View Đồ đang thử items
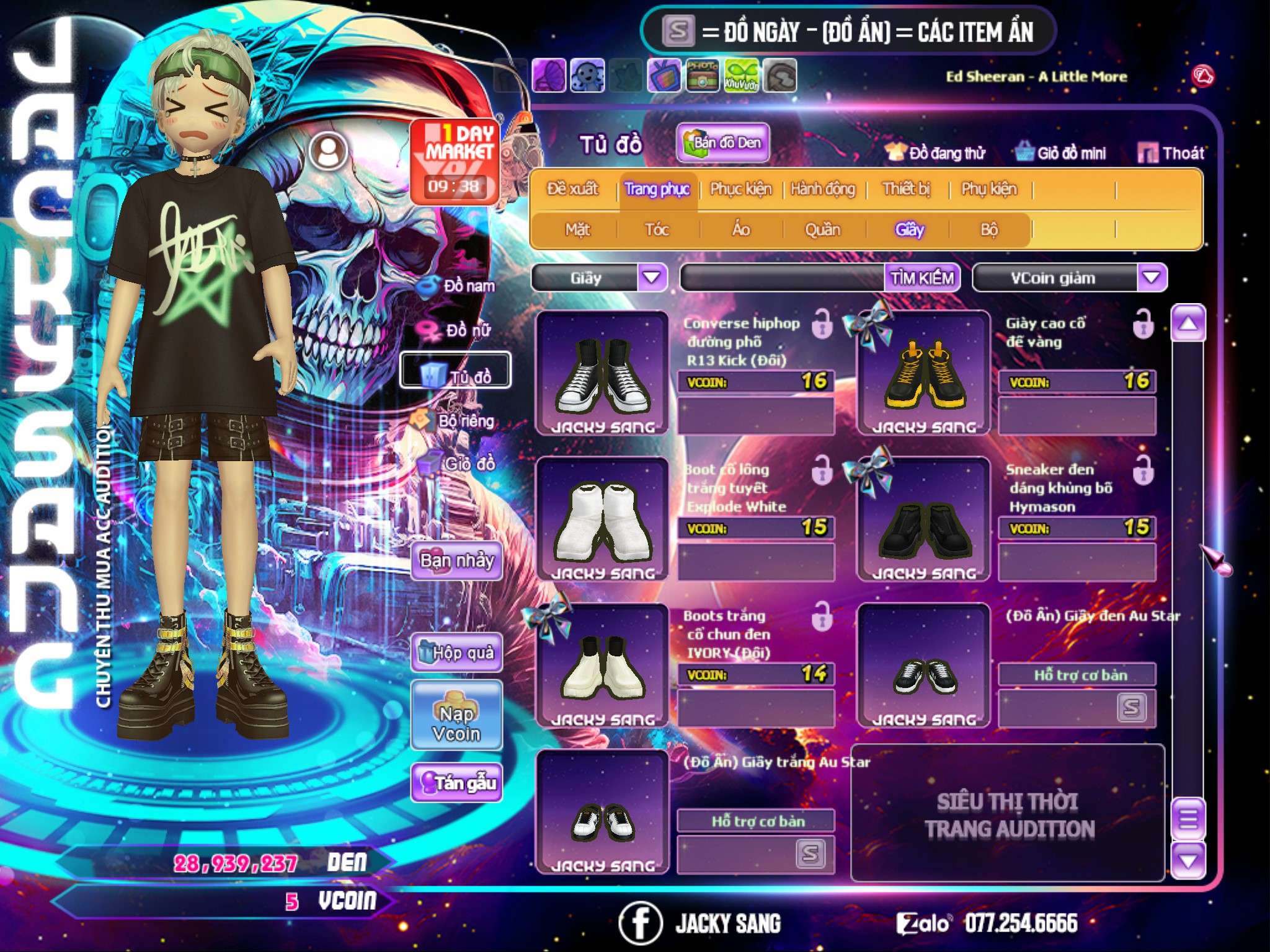This screenshot has height=952, width=1270. point(935,153)
